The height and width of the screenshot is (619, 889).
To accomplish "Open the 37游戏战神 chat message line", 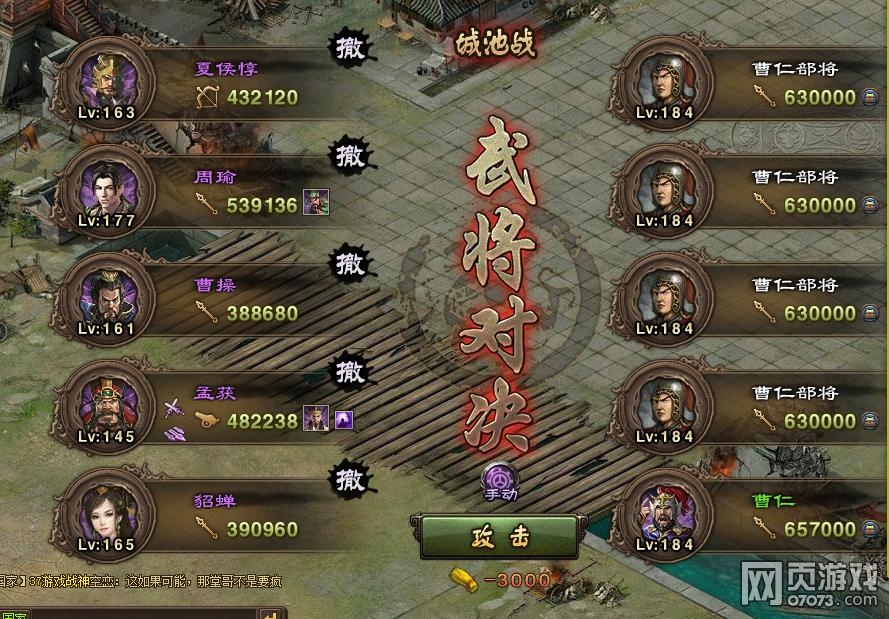I will pyautogui.click(x=150, y=580).
